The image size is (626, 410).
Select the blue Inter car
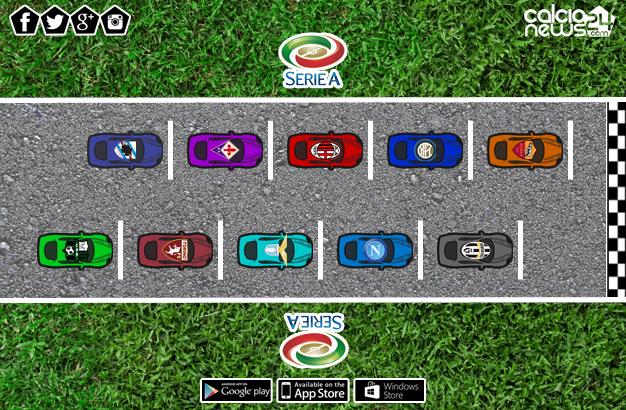pos(425,150)
